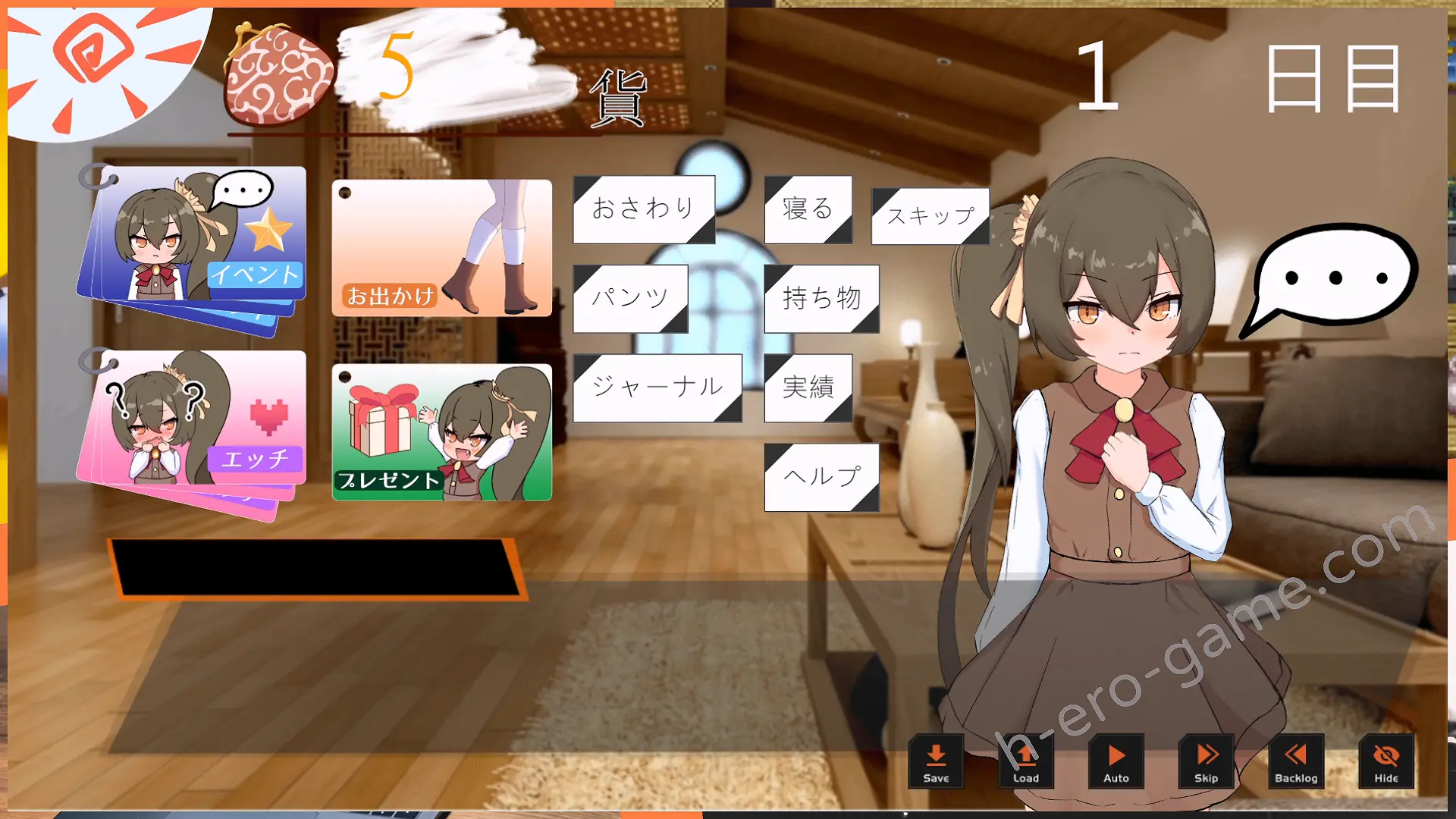Image resolution: width=1456 pixels, height=819 pixels.
Task: Hide the interface with Hide button
Action: (1385, 761)
